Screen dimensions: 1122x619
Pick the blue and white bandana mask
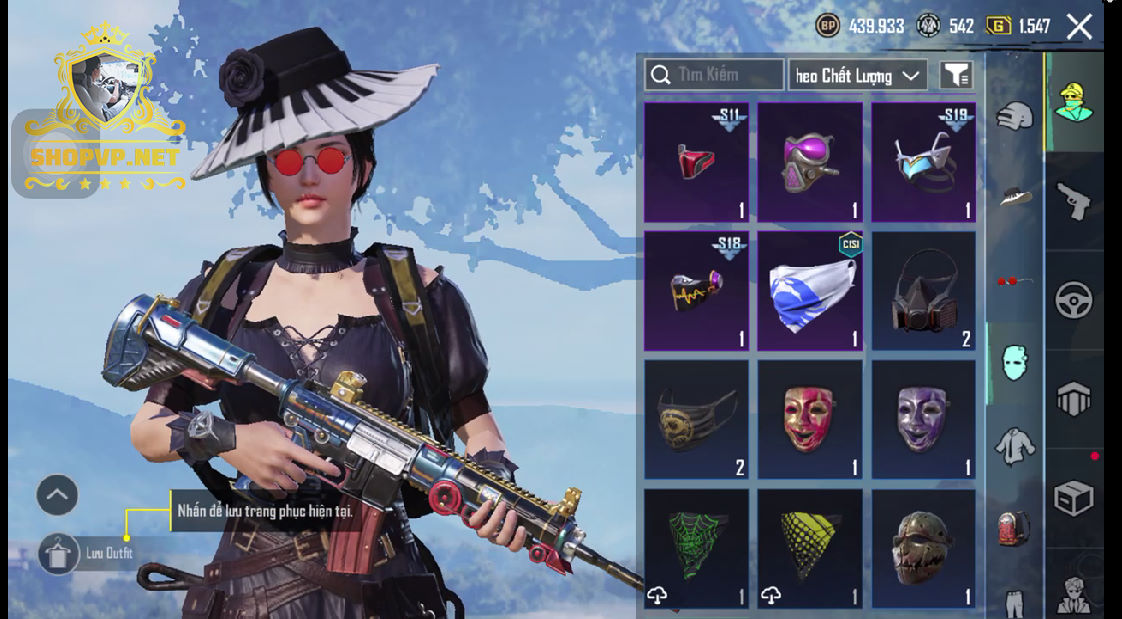(x=809, y=291)
